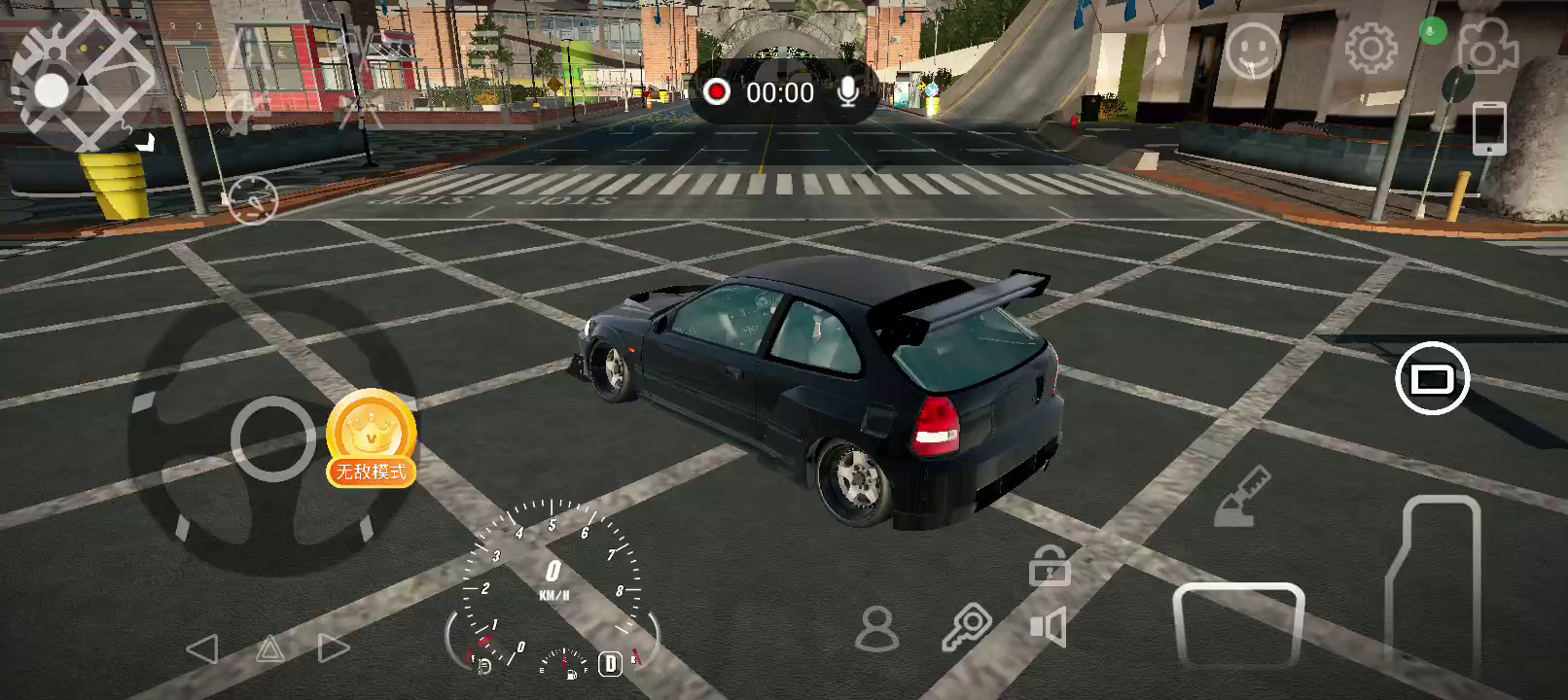Toggle the car door padlock
This screenshot has width=1568, height=700.
pyautogui.click(x=1050, y=566)
